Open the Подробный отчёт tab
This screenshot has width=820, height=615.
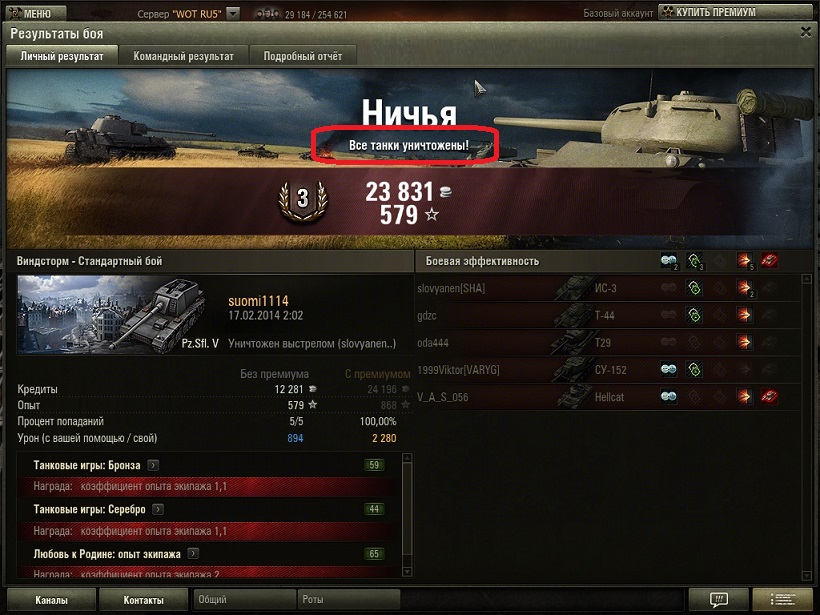pyautogui.click(x=303, y=57)
